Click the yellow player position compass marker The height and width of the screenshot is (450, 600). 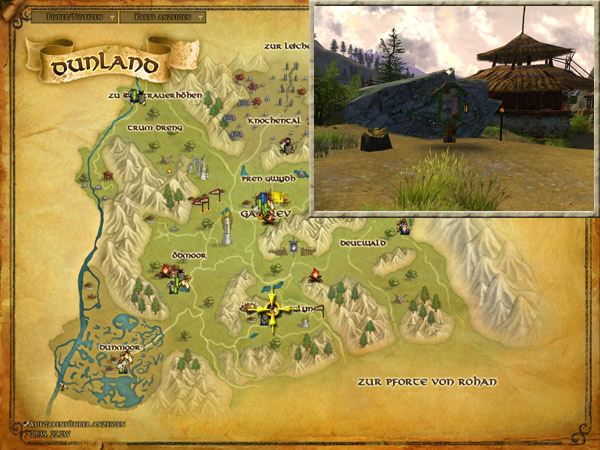coord(272,311)
